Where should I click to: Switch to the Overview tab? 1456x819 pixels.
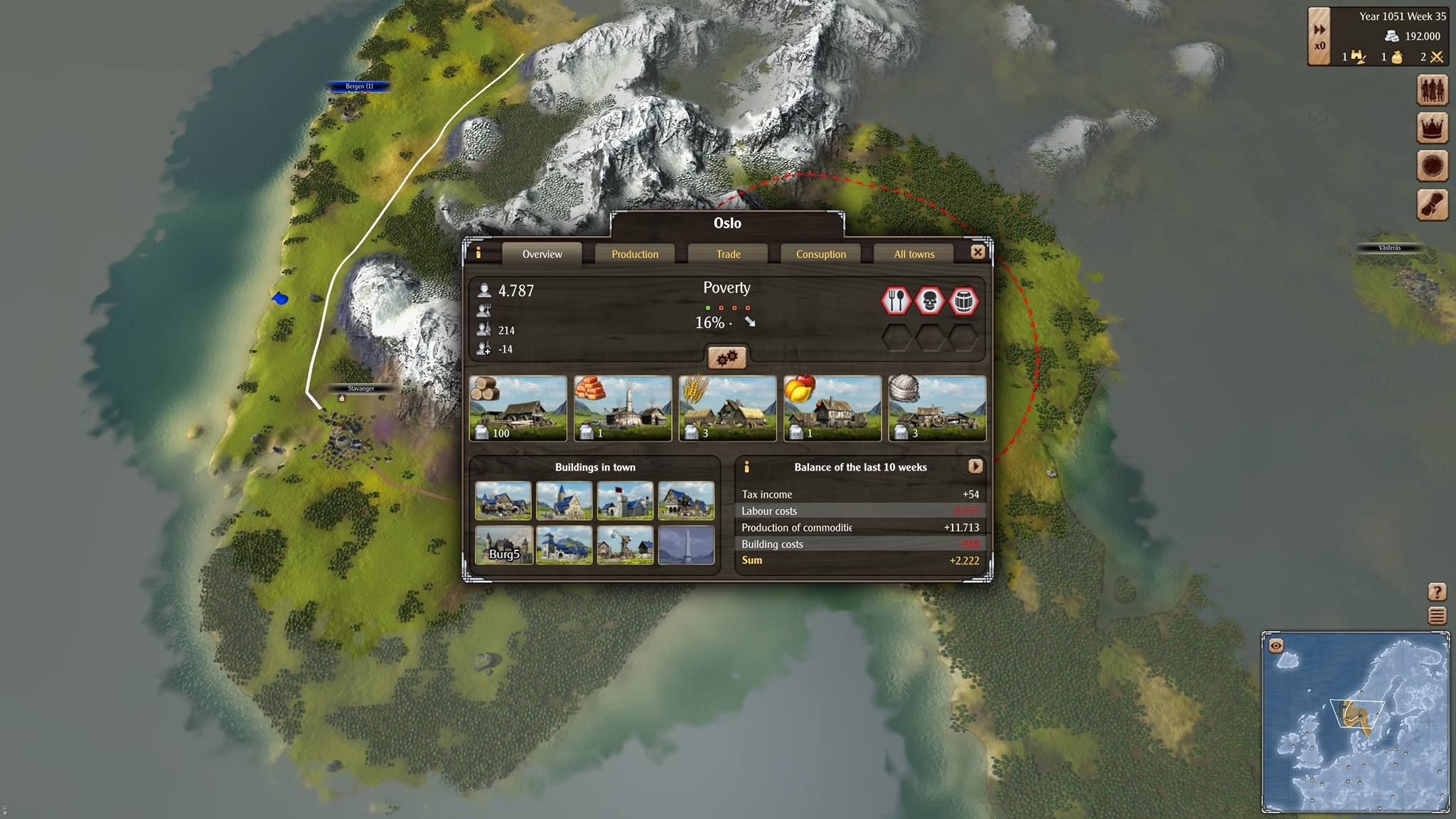coord(542,254)
